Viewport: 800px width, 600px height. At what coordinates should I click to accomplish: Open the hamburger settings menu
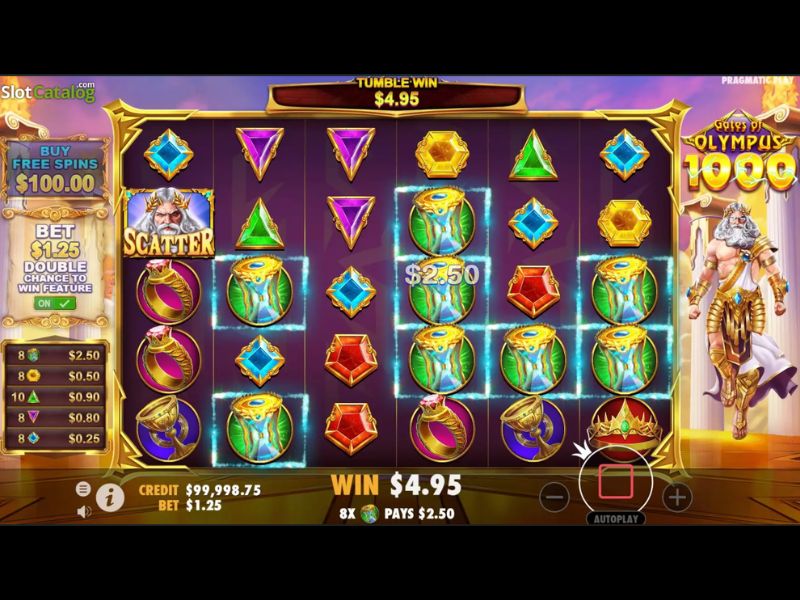(84, 489)
